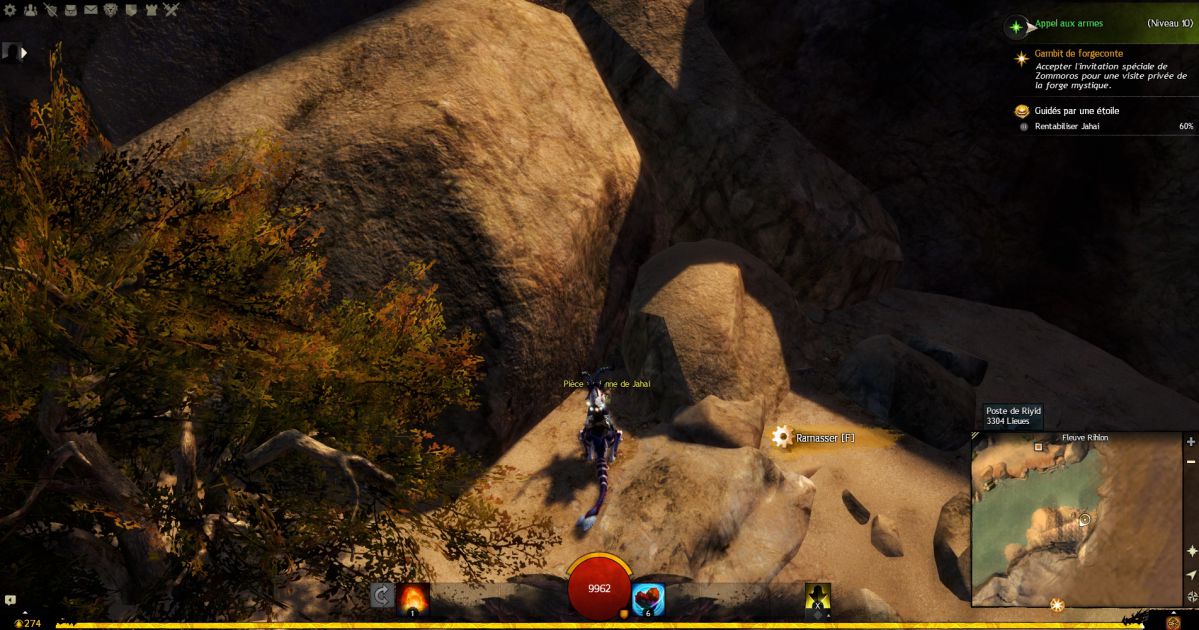Image resolution: width=1199 pixels, height=630 pixels.
Task: Open the mail envelope icon
Action: click(90, 10)
